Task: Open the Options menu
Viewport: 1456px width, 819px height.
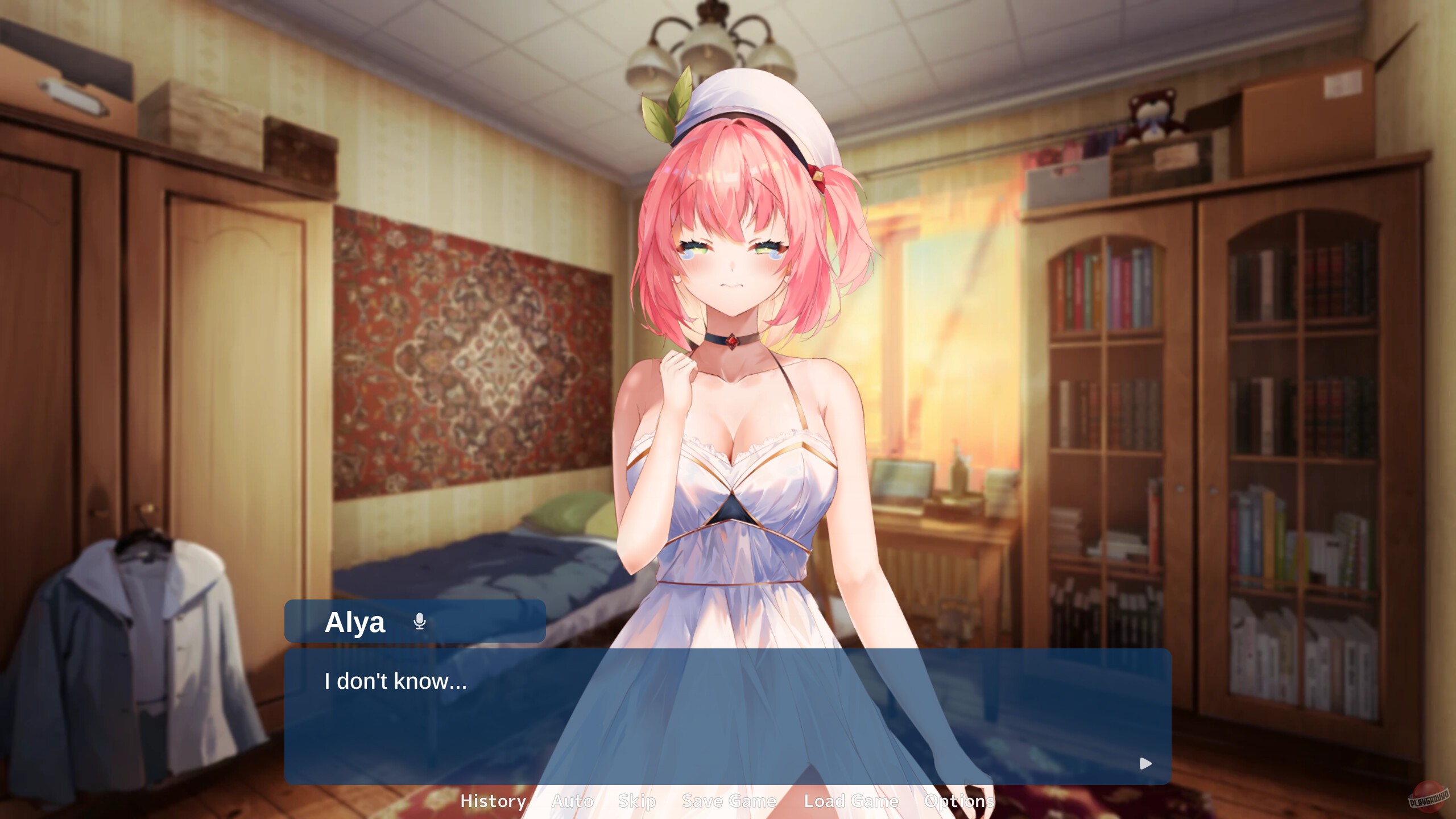Action: tap(958, 801)
